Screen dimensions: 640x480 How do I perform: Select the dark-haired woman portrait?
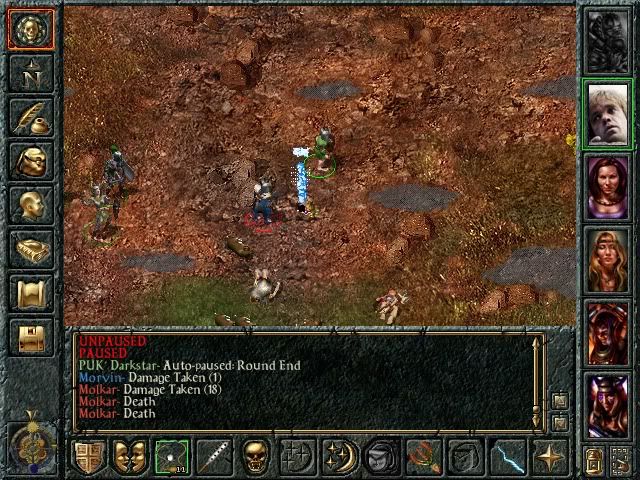pos(608,187)
